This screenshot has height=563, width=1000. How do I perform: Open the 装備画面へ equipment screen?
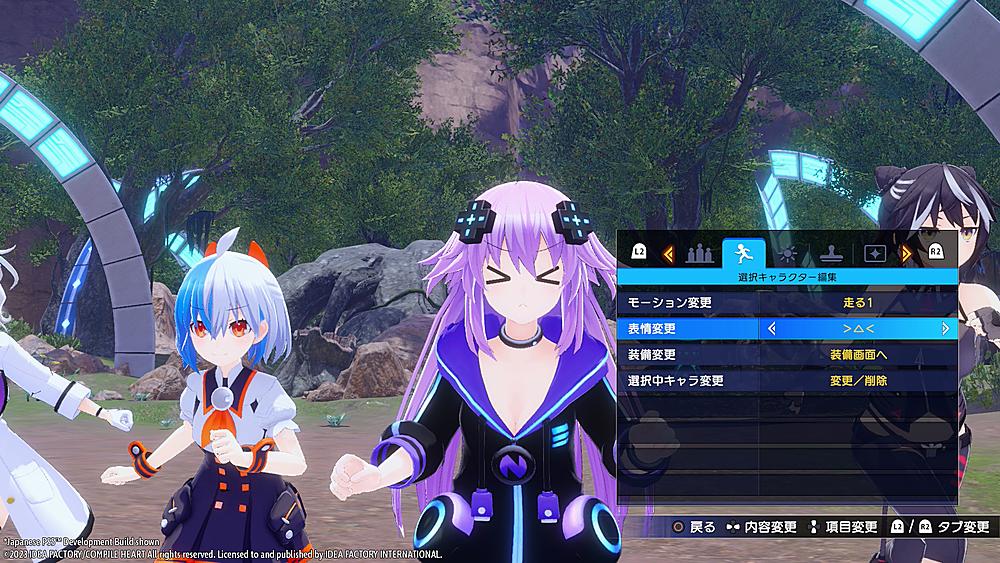click(x=858, y=355)
